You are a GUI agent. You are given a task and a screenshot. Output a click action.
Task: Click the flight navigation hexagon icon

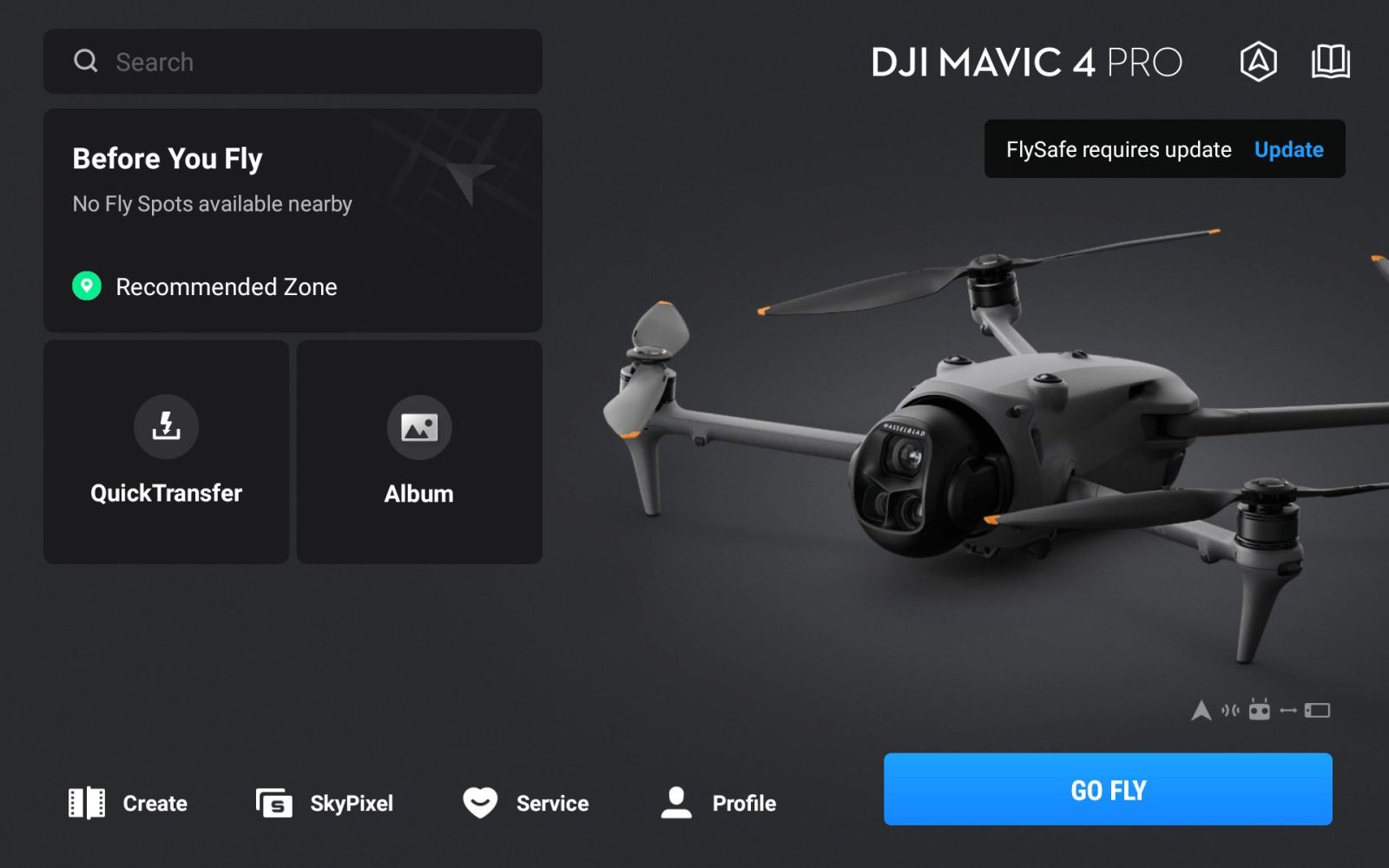click(1259, 61)
